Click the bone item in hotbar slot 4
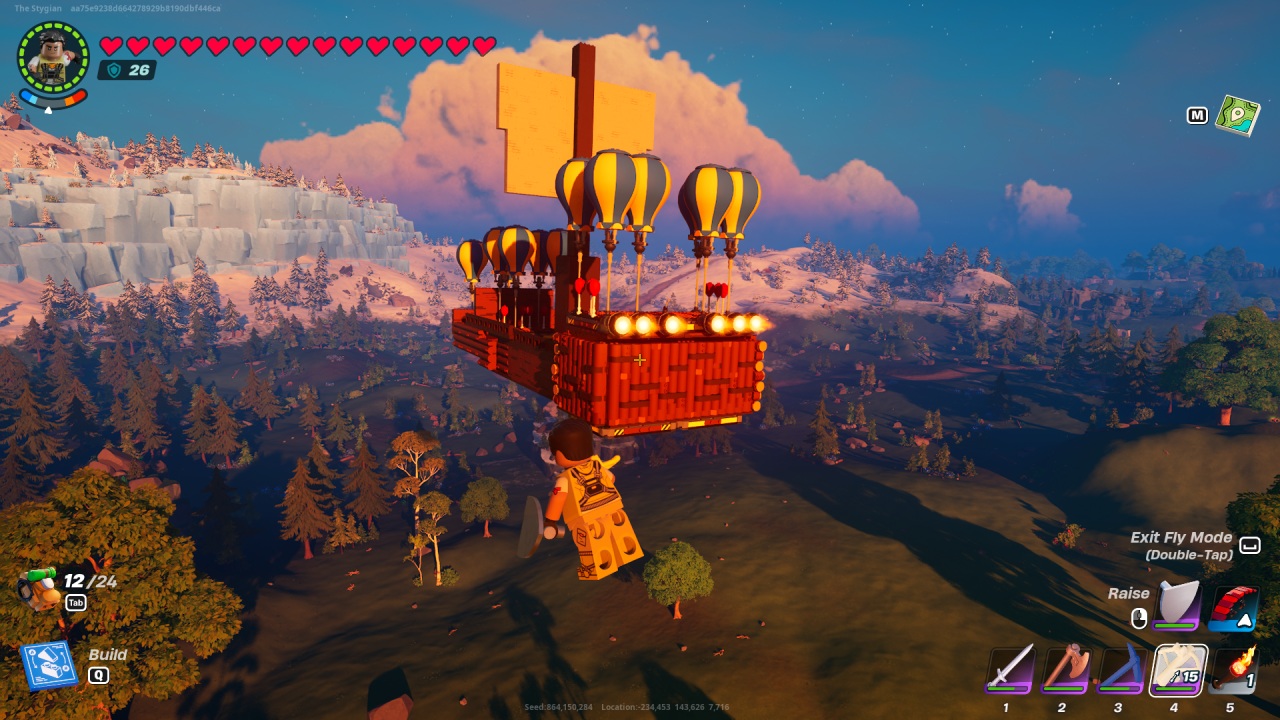This screenshot has height=720, width=1280. point(1177,672)
